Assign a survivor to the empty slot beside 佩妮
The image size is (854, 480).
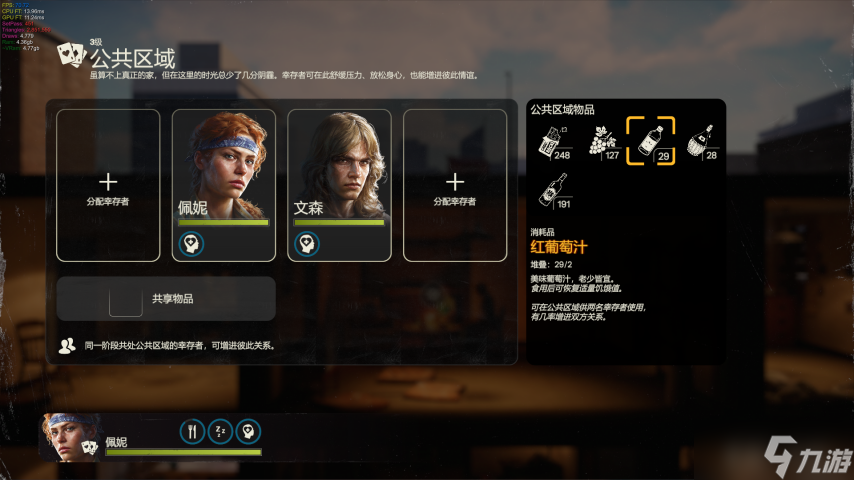click(x=108, y=185)
